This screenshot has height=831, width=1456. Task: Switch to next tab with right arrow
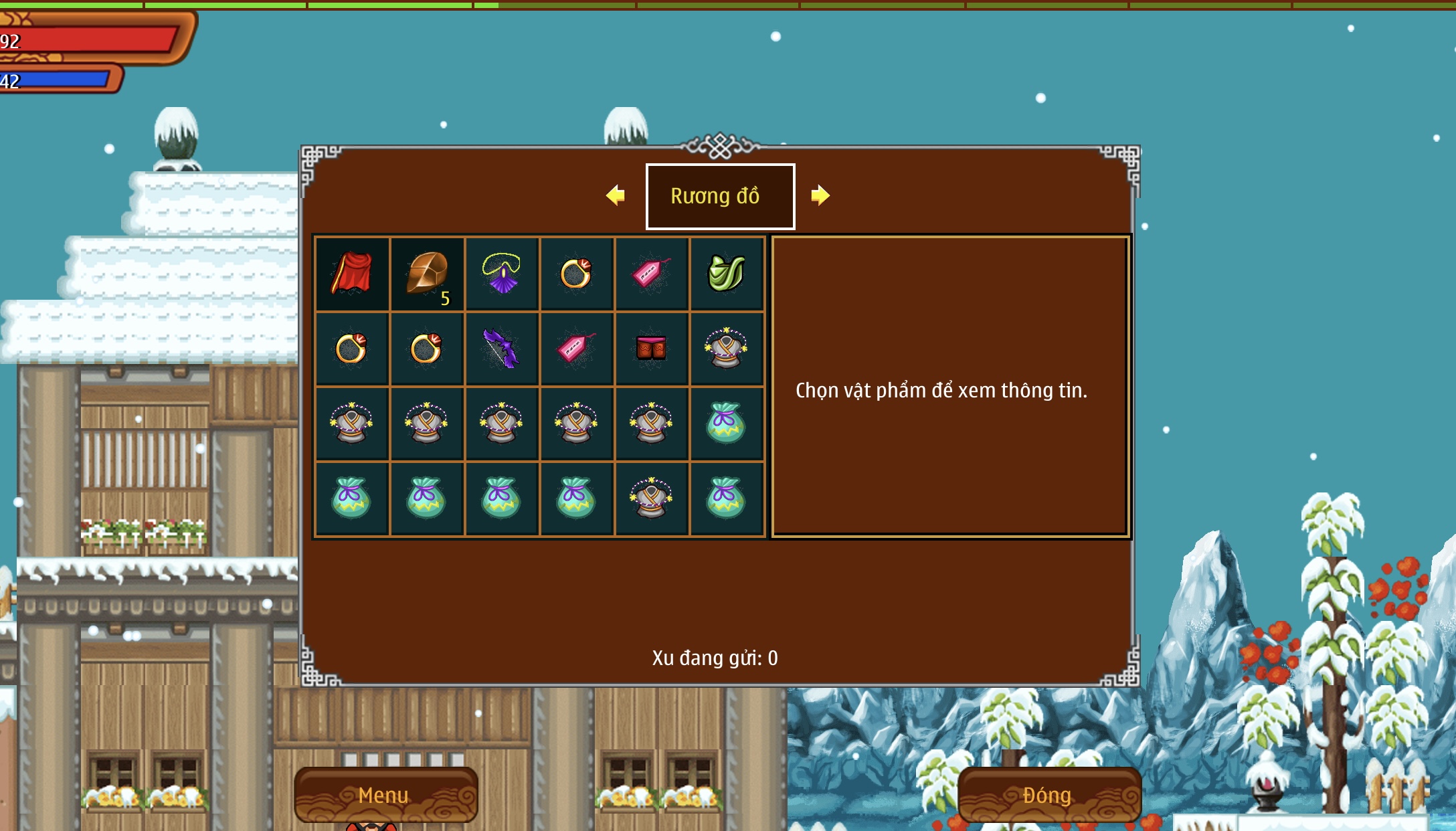pos(820,195)
